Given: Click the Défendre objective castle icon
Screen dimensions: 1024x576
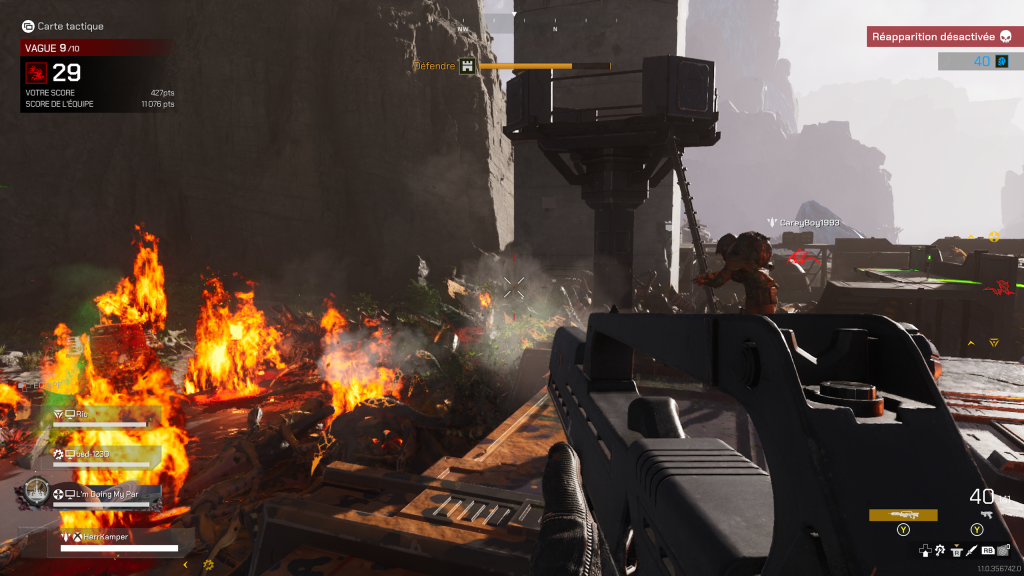Looking at the screenshot, I should tap(465, 67).
